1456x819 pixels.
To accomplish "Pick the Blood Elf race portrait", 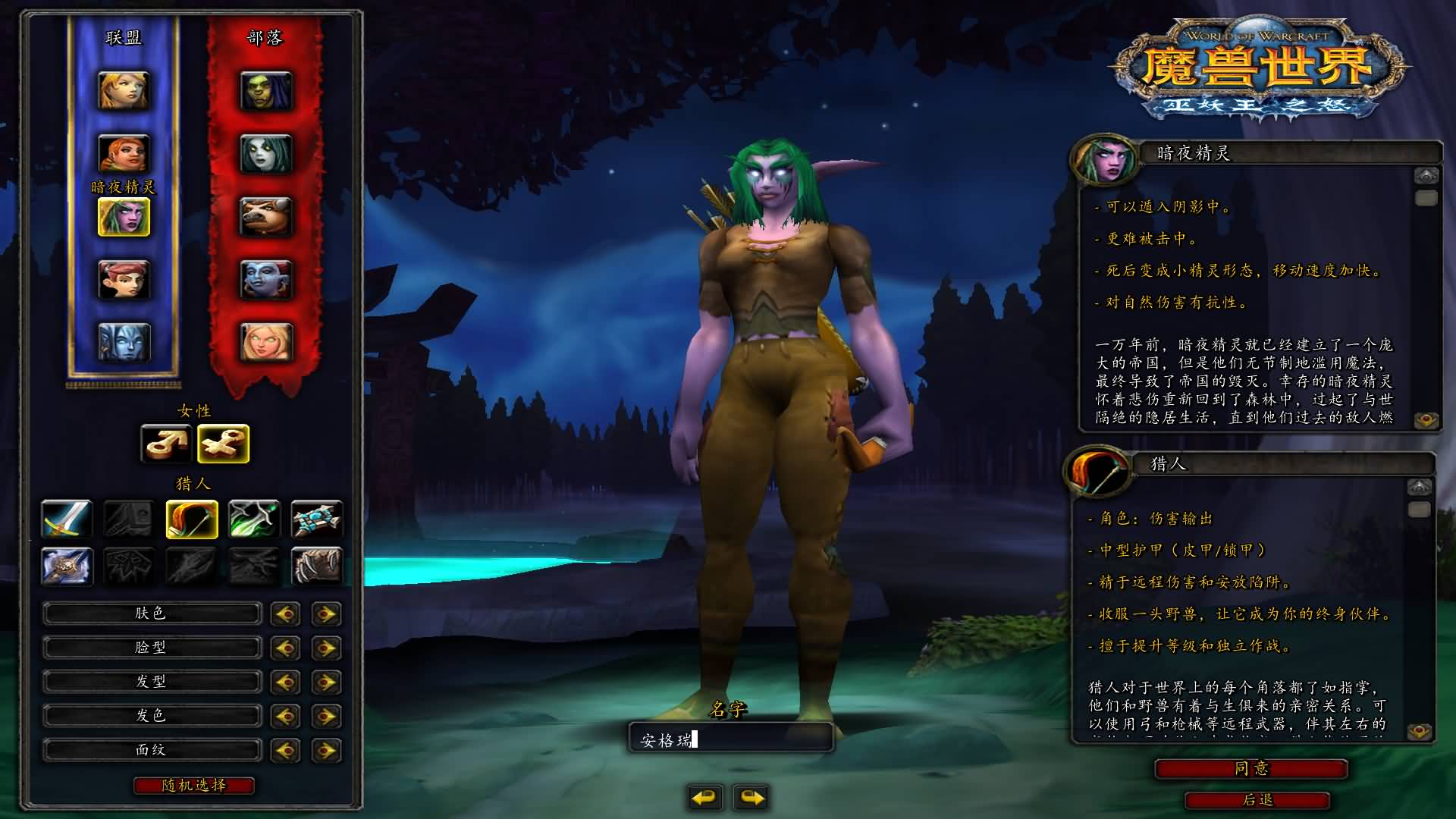I will pos(265,342).
